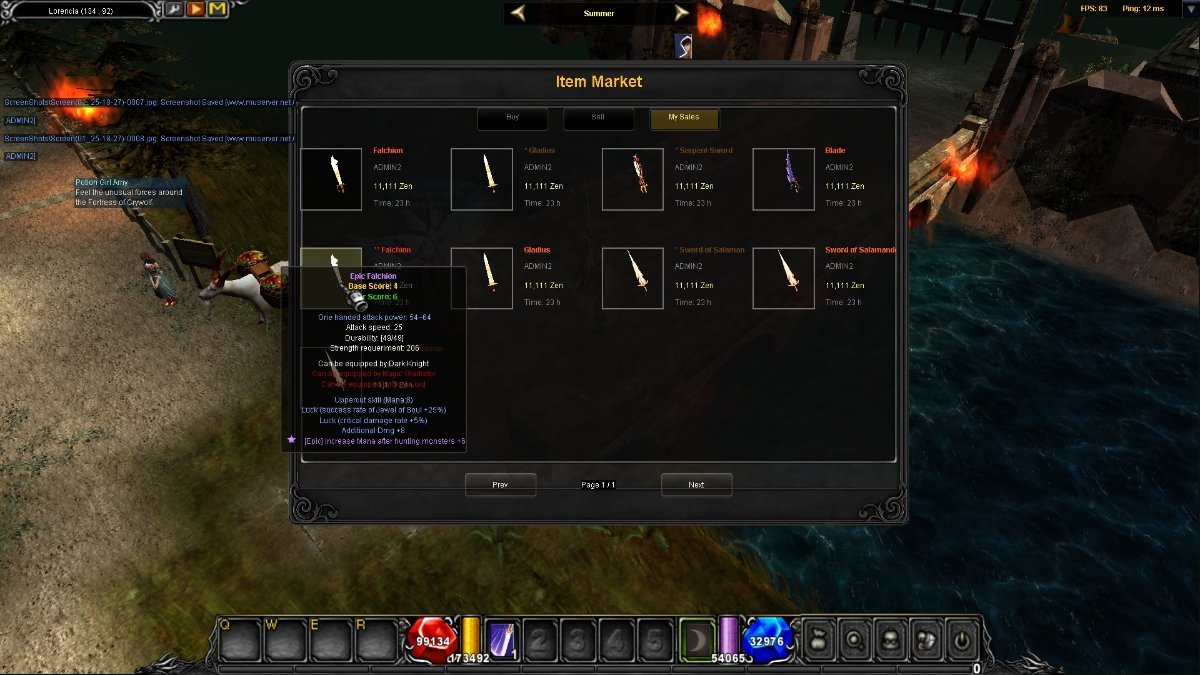
Task: Open the Sell tab
Action: coord(598,118)
